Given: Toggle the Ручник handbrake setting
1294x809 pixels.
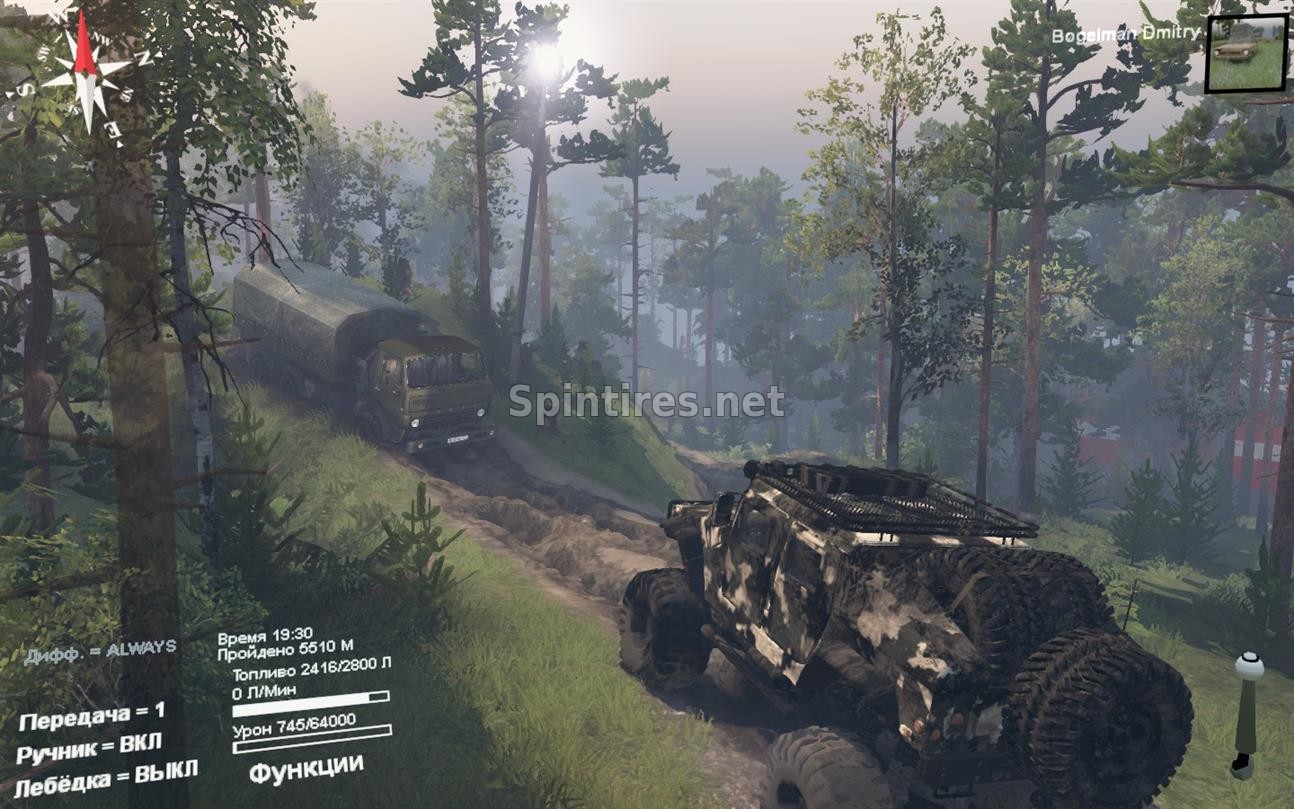Looking at the screenshot, I should coord(88,747).
